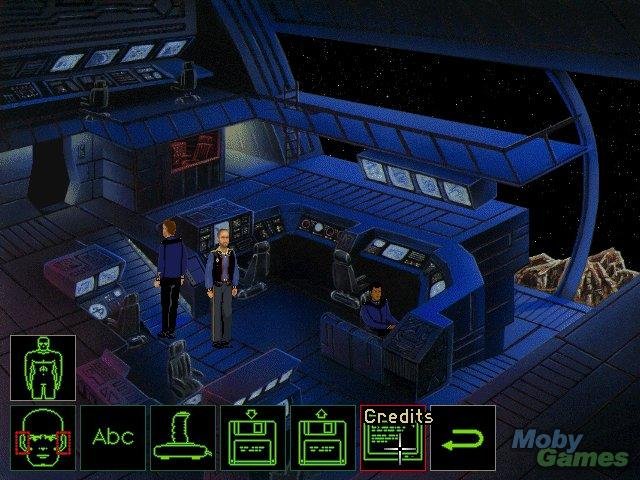Viewport: 640px width, 480px height.
Task: Click the green body figure icon
Action: coord(42,367)
